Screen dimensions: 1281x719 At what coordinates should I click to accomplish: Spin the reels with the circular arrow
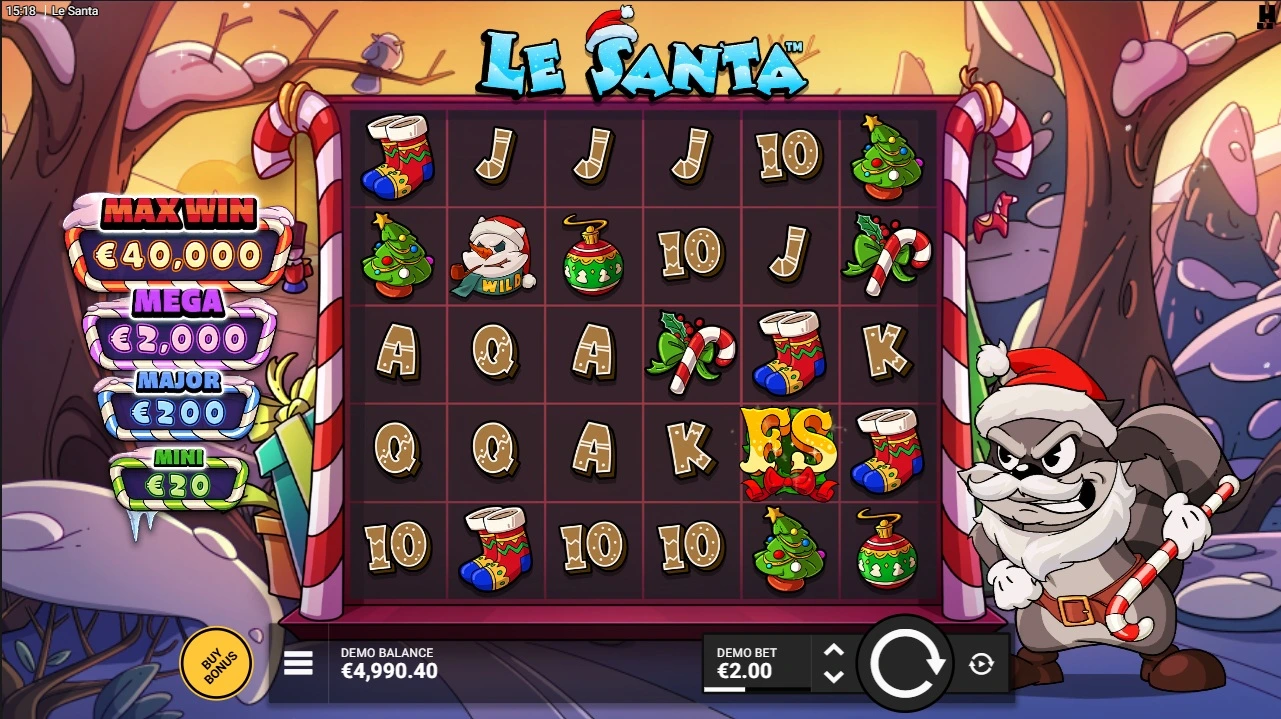click(x=907, y=663)
